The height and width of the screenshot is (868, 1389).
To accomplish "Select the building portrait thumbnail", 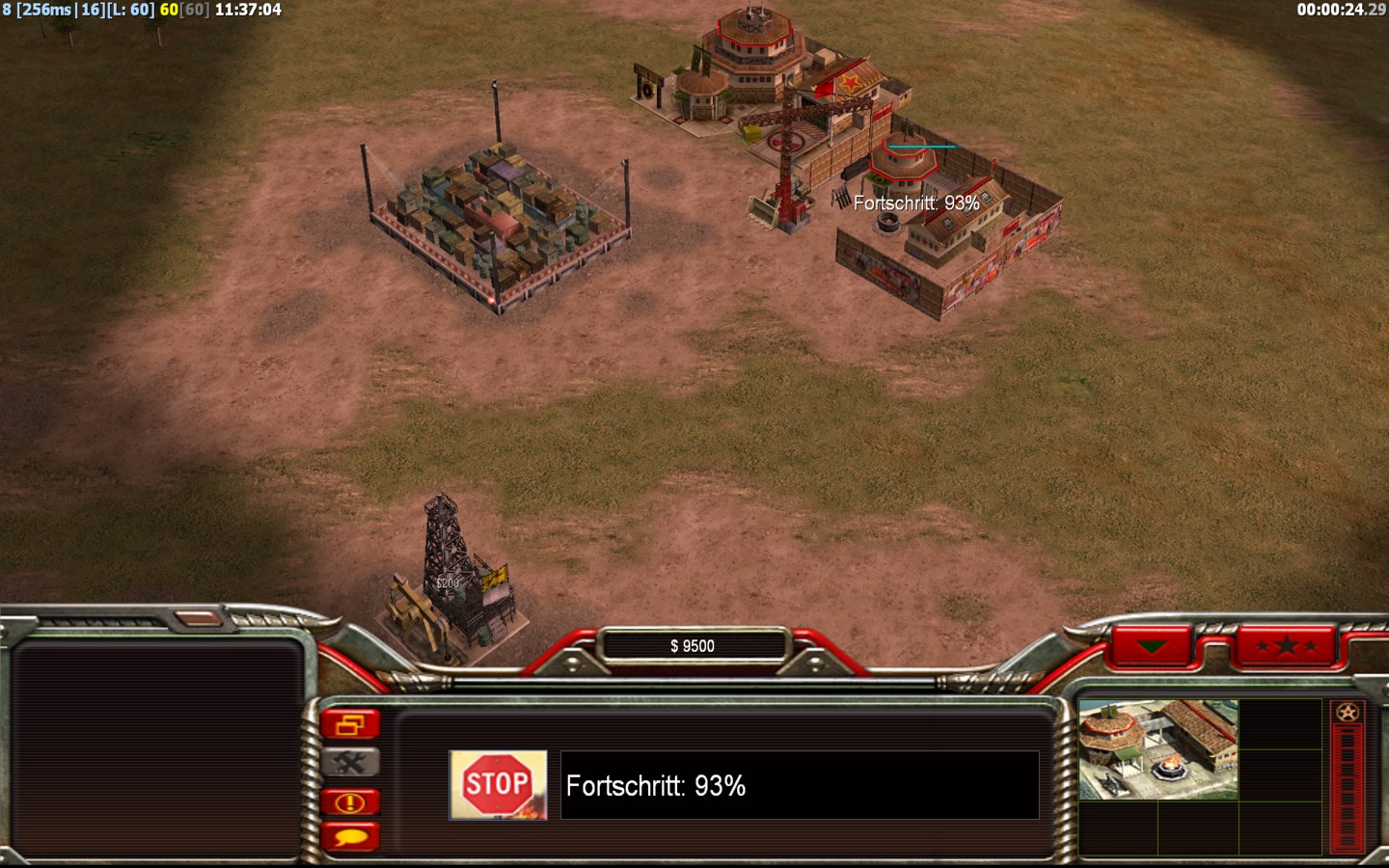I will (x=1157, y=749).
